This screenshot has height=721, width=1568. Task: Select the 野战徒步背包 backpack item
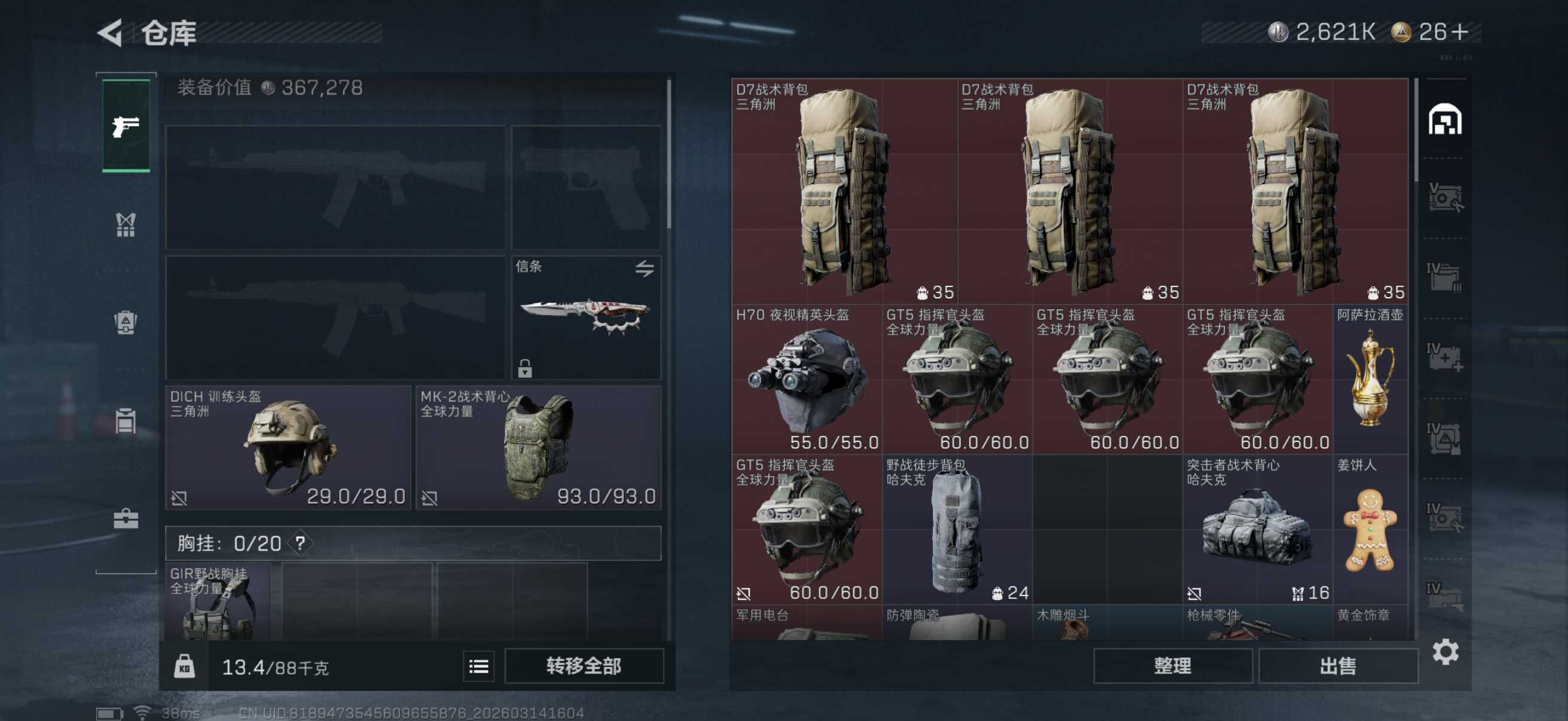956,529
